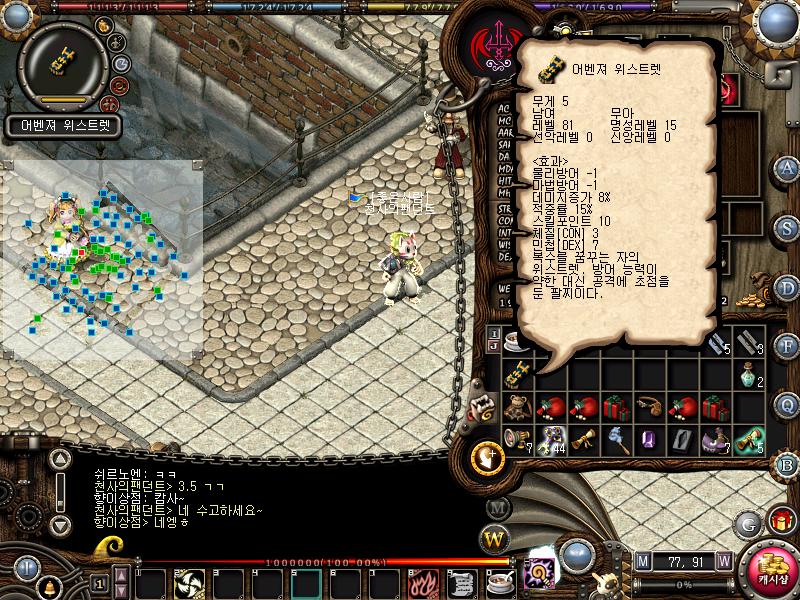800x600 pixels.
Task: Click the round B side button
Action: (787, 463)
